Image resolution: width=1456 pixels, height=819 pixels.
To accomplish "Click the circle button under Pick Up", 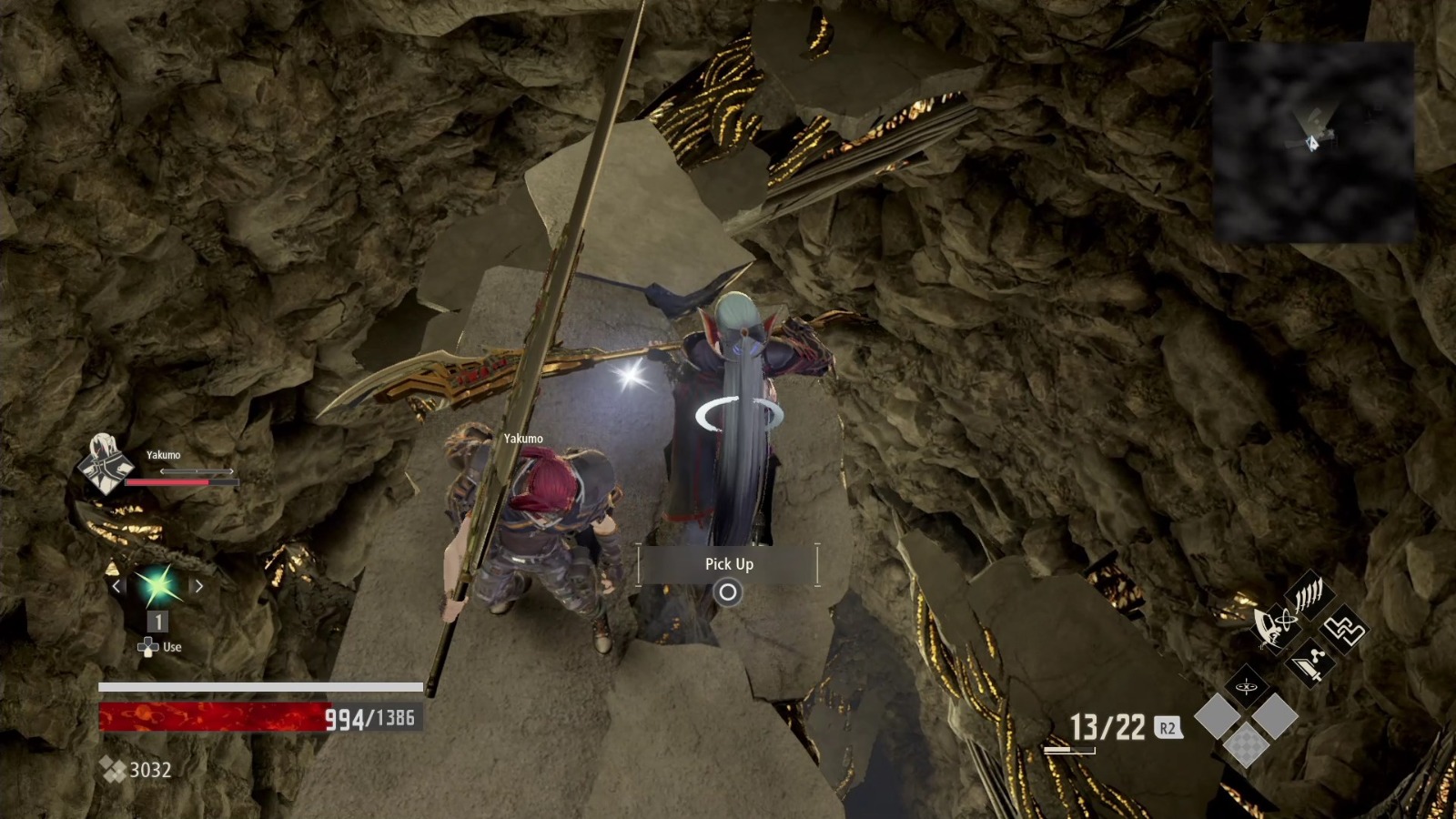I will coord(728,591).
